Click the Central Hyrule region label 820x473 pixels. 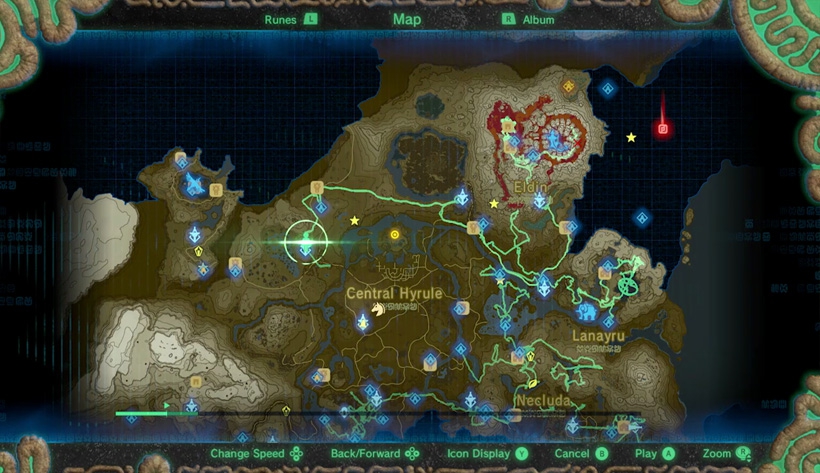[386, 293]
